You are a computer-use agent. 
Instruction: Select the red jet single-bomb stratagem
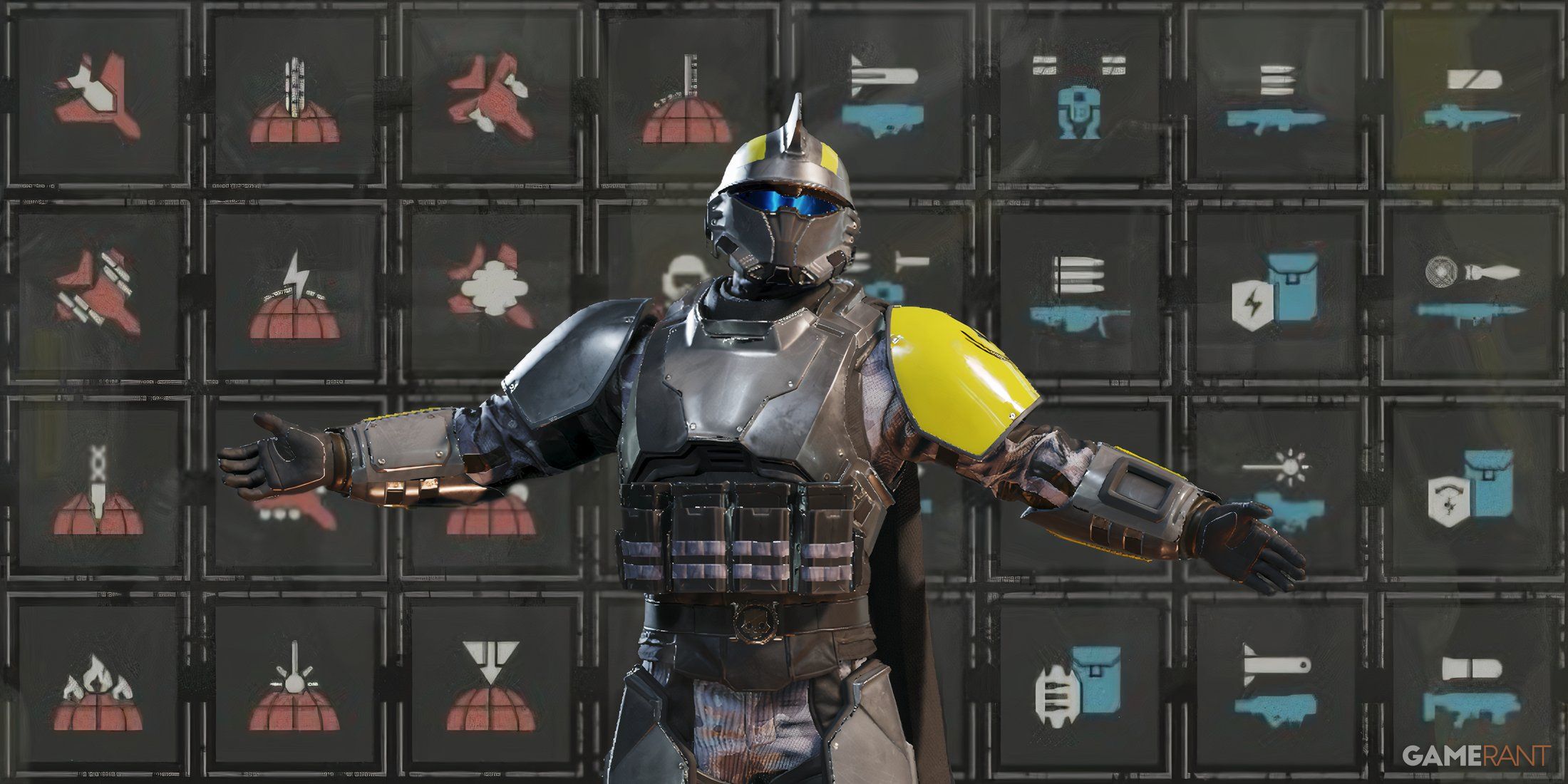pos(98,98)
